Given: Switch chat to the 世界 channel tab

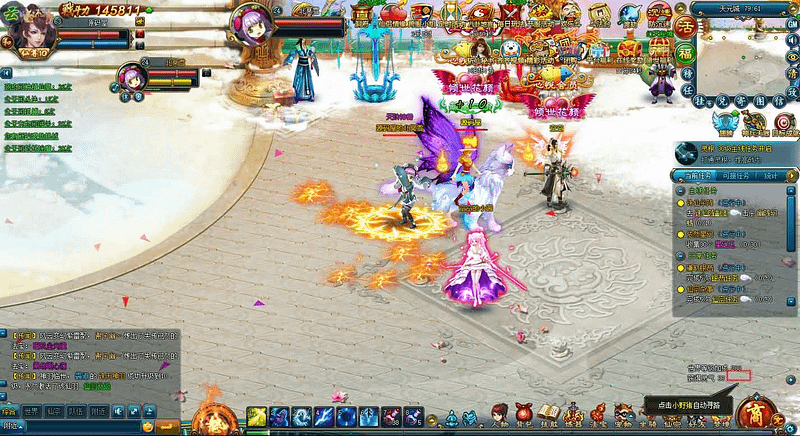Looking at the screenshot, I should coord(31,411).
